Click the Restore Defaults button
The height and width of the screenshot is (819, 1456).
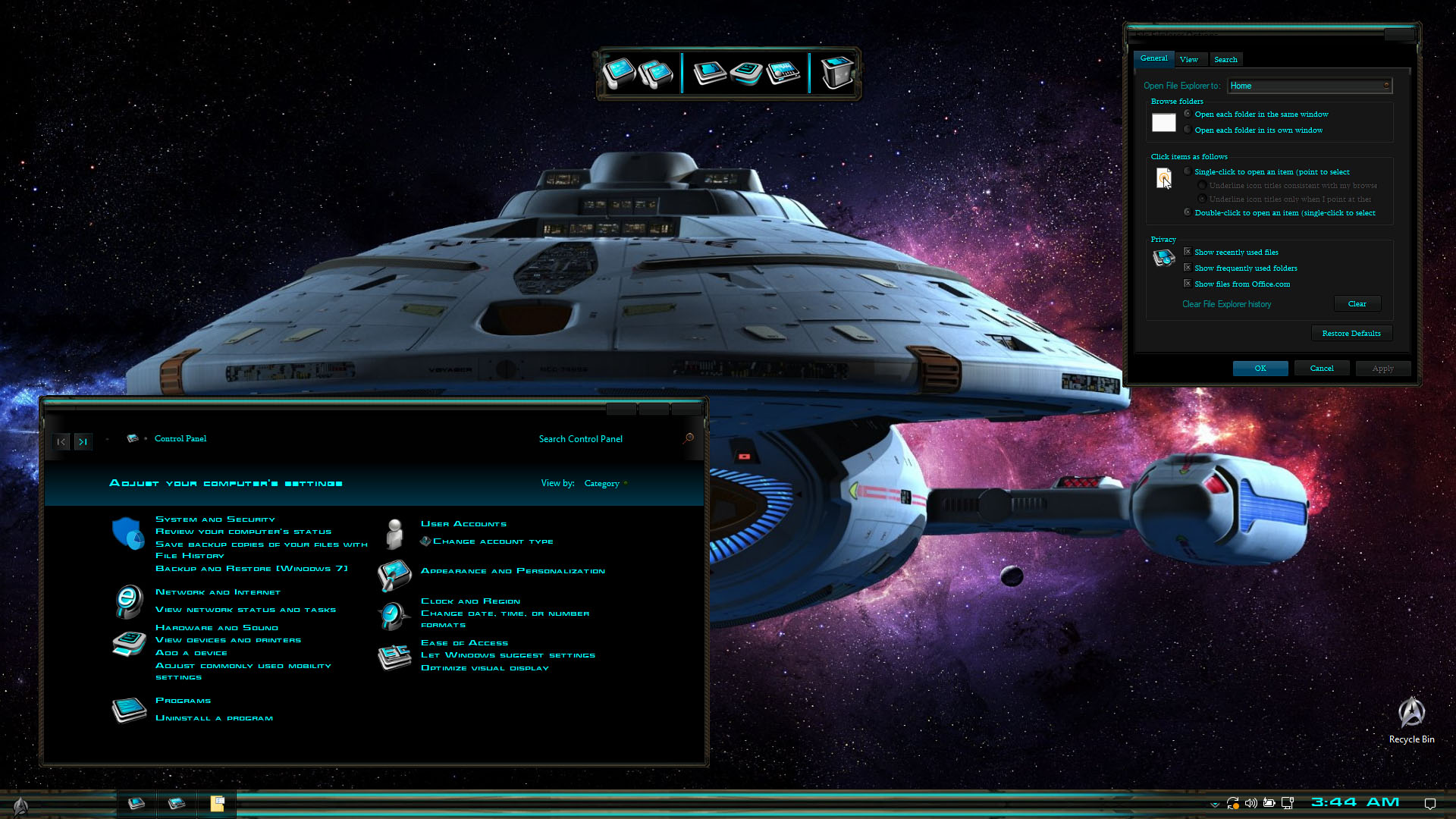click(x=1351, y=334)
